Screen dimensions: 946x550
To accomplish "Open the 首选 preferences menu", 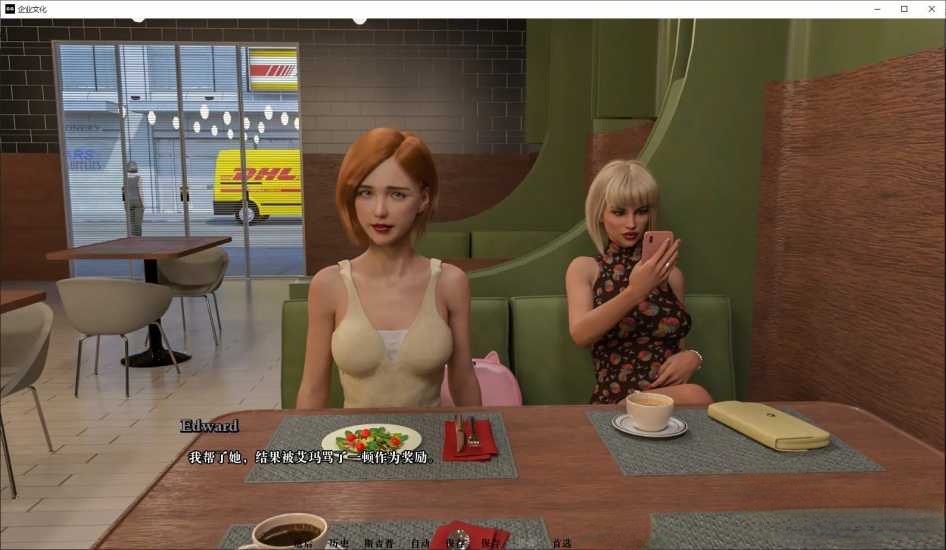I will pyautogui.click(x=562, y=543).
